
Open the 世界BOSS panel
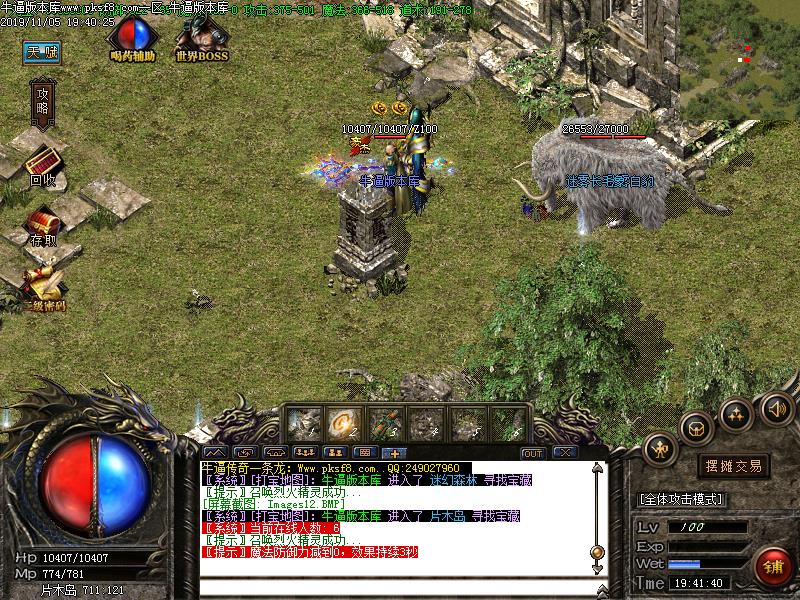(201, 40)
